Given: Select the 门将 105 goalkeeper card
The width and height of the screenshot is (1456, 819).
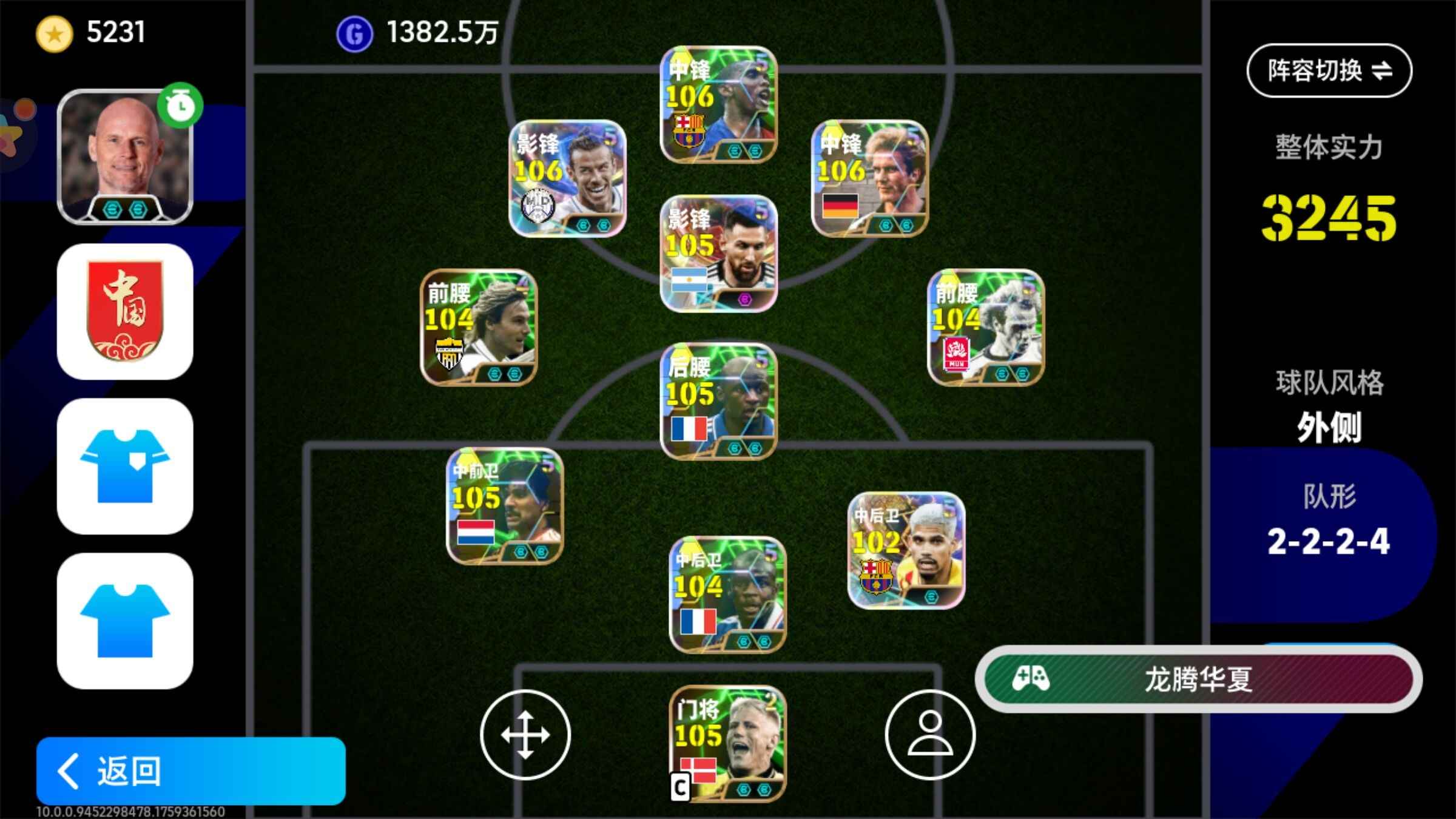Looking at the screenshot, I should click(727, 743).
